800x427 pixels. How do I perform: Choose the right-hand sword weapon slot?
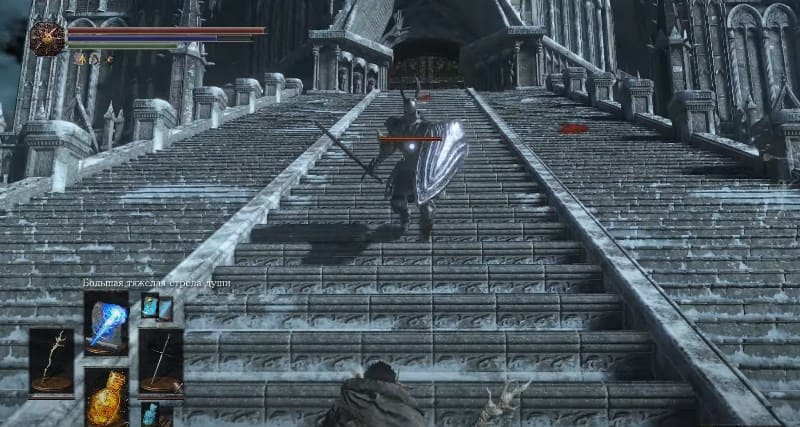[160, 362]
